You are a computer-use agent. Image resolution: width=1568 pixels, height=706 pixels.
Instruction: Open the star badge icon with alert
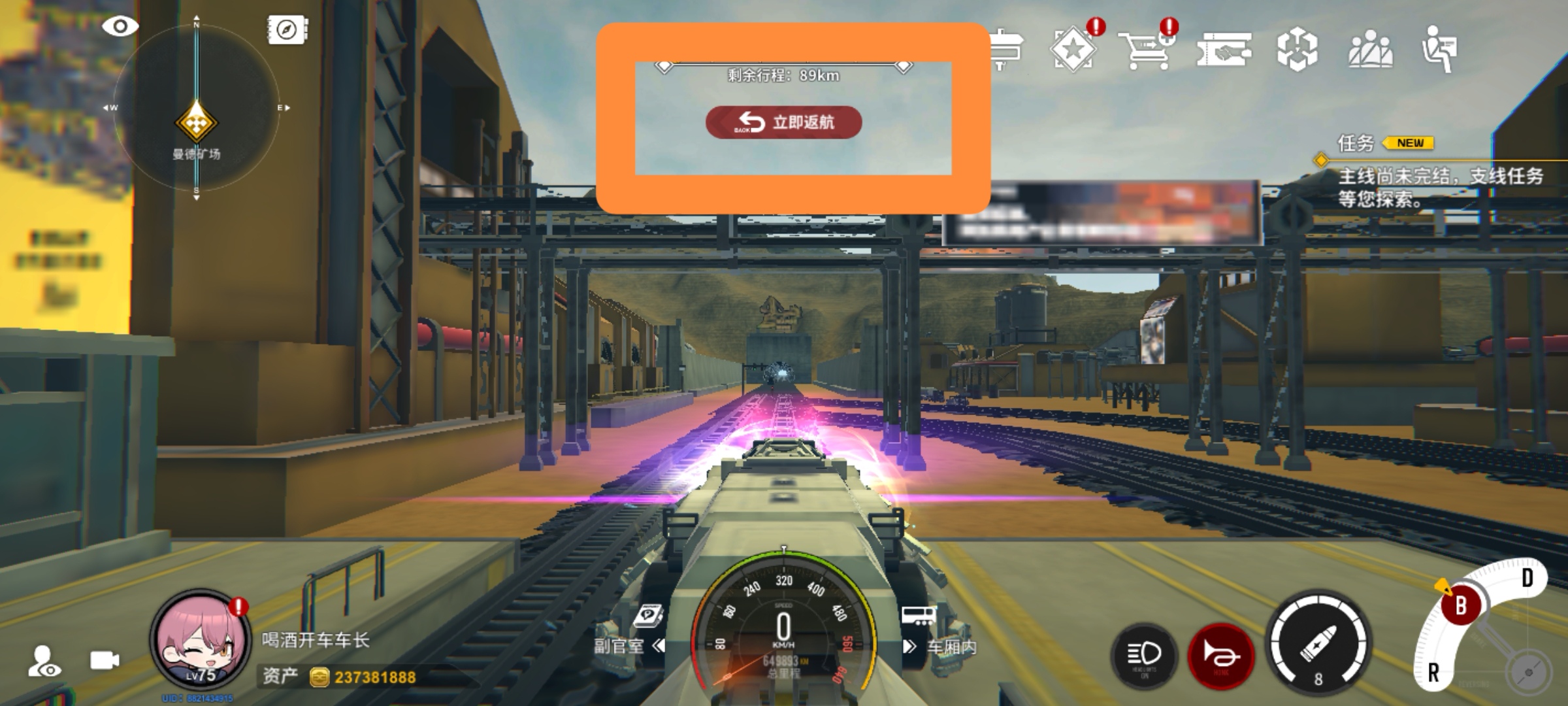tap(1073, 49)
